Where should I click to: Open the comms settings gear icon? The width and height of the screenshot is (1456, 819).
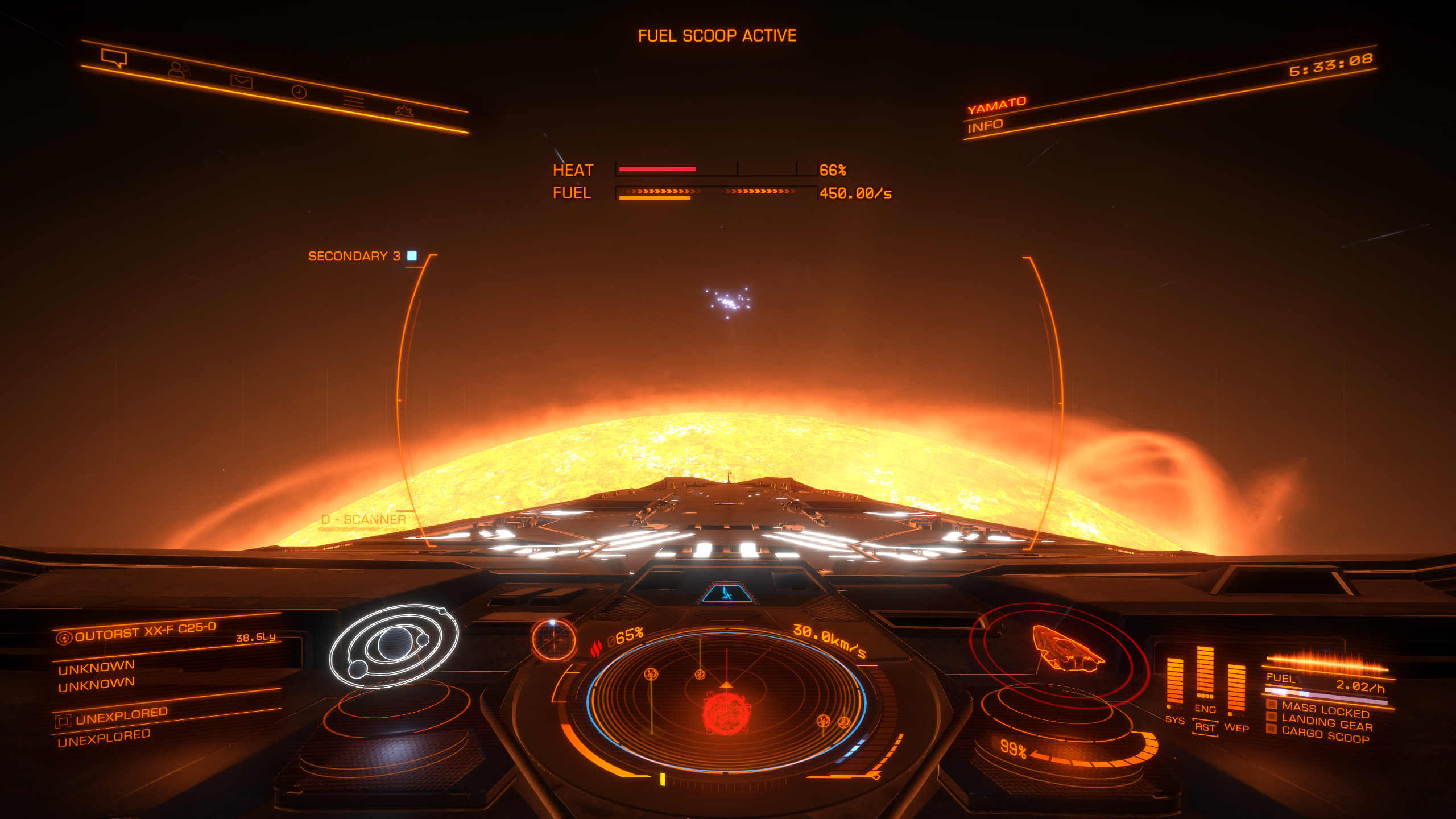tap(404, 111)
